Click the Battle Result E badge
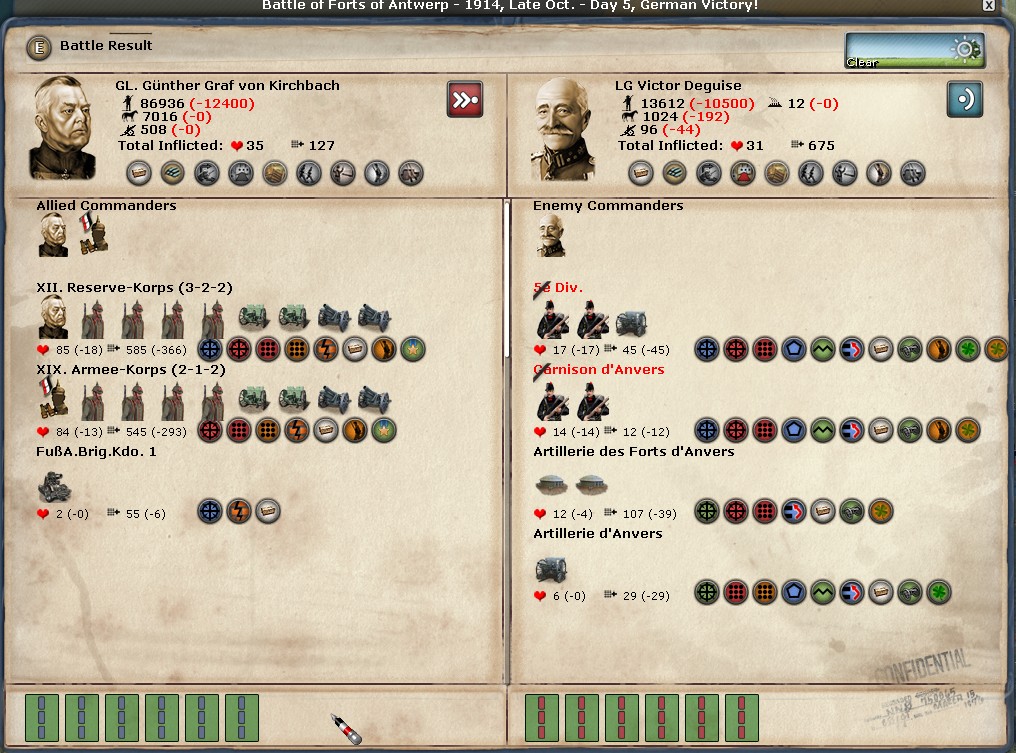 (38, 46)
